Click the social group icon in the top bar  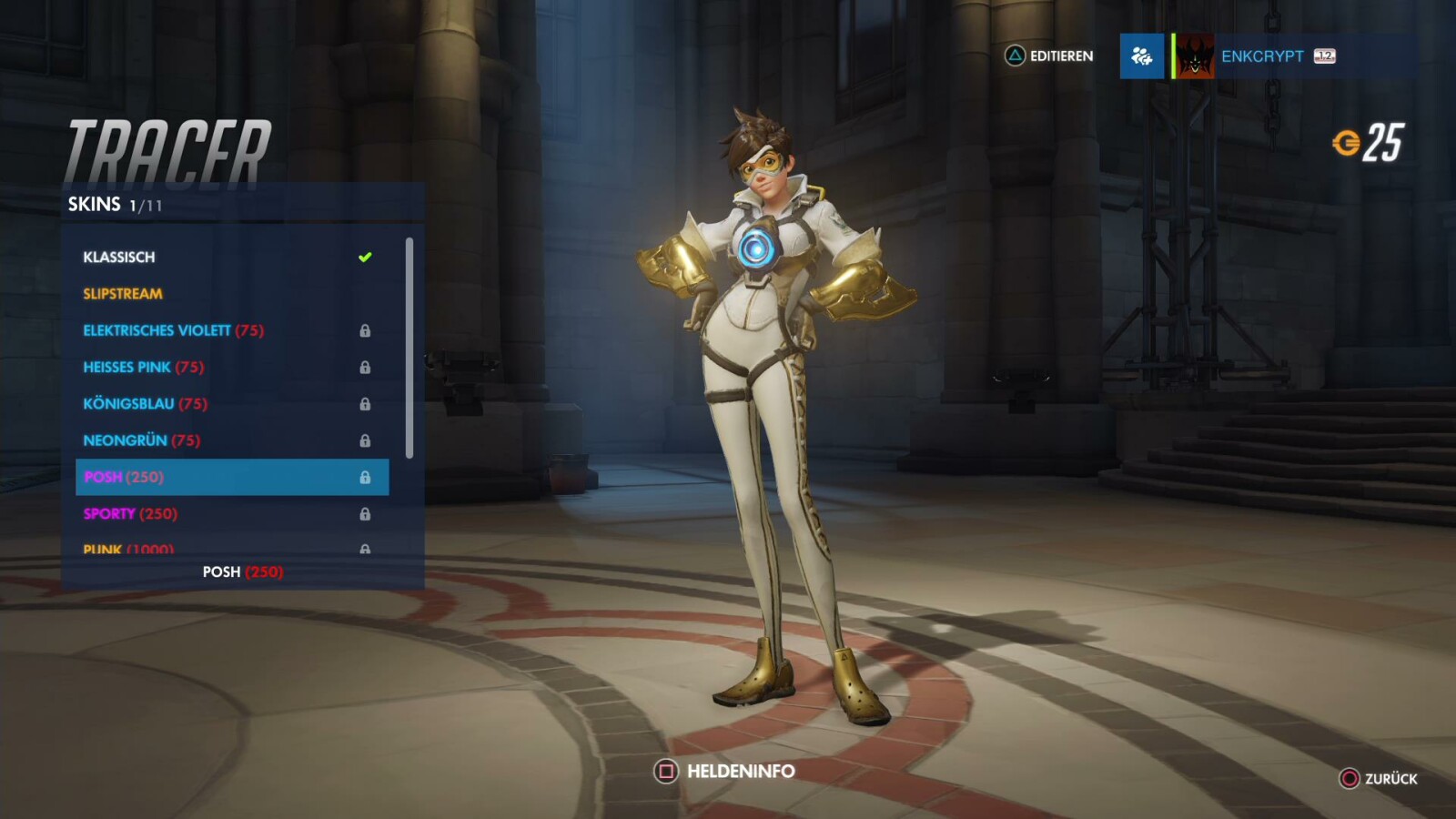click(x=1141, y=56)
